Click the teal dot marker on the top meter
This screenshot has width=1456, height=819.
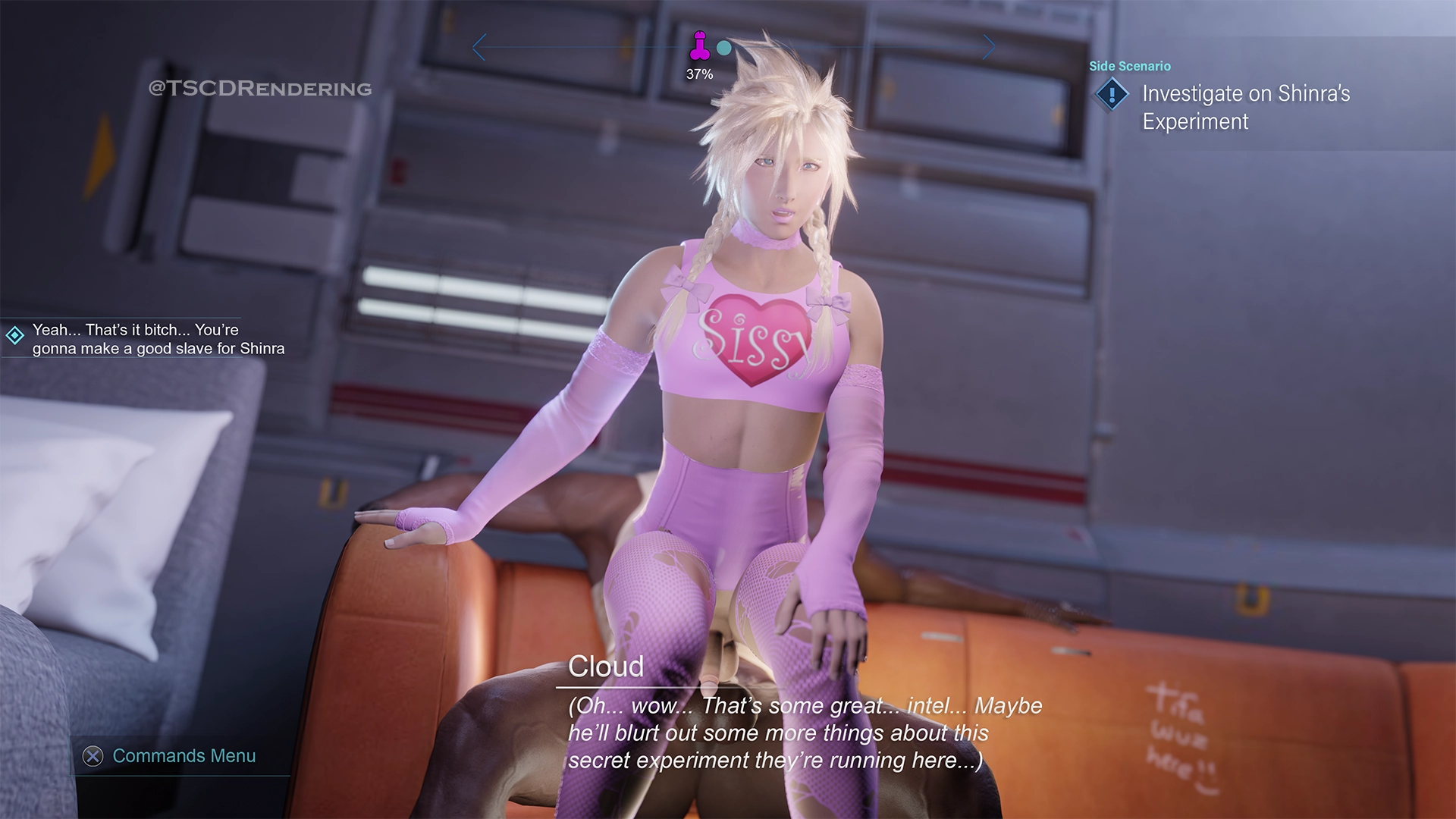[724, 48]
